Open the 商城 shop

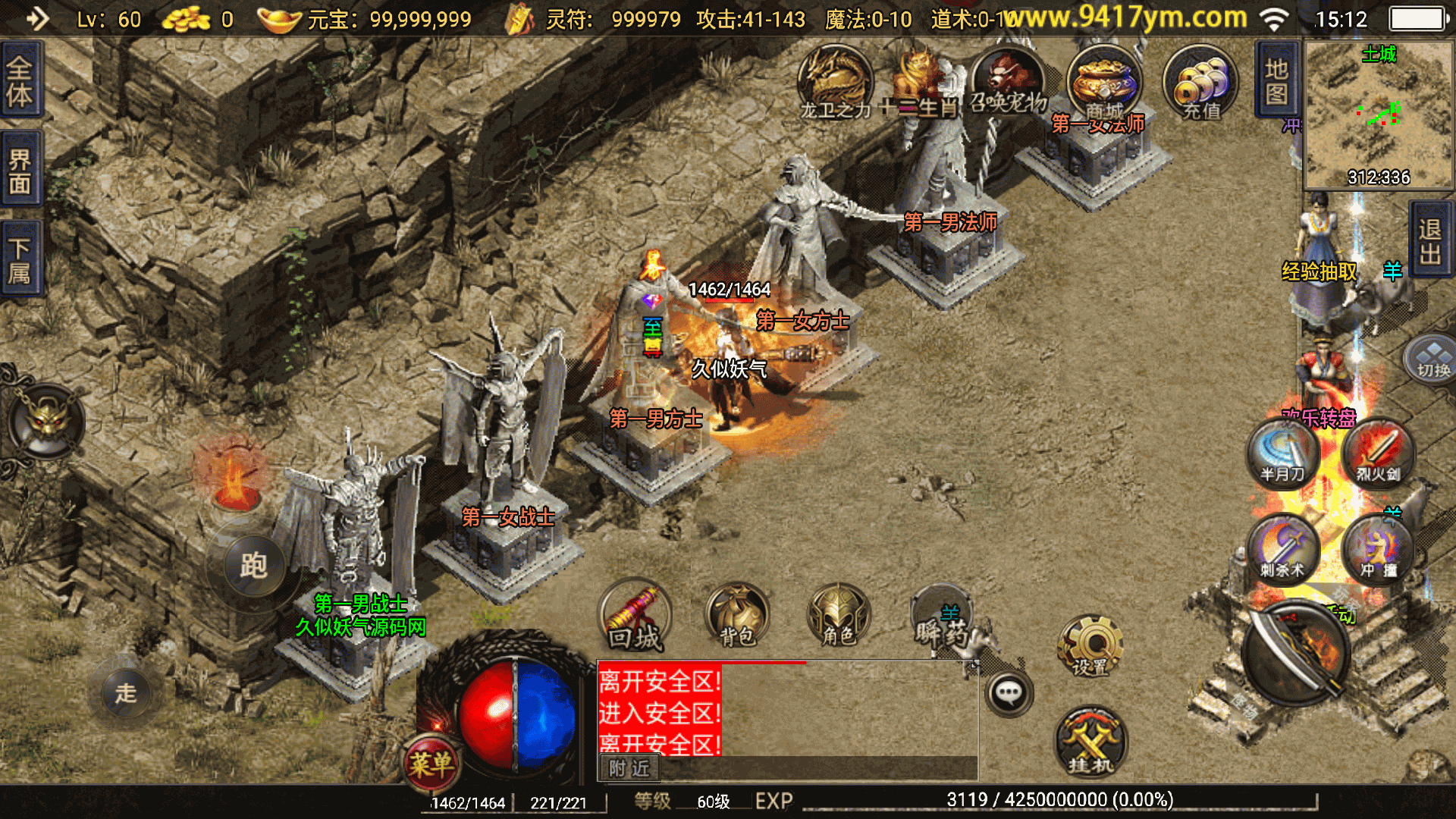click(x=1103, y=83)
